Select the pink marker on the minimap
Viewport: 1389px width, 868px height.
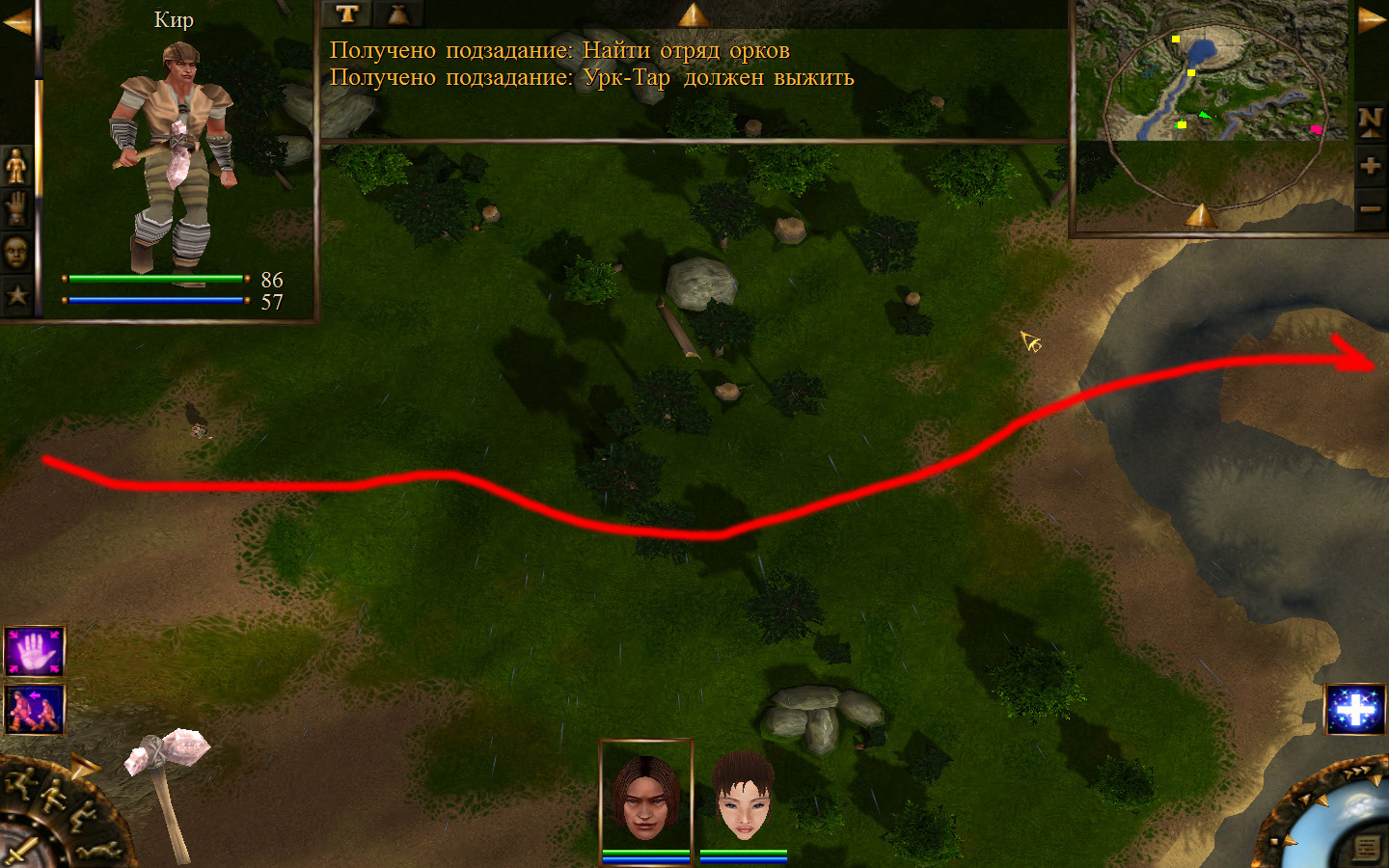pyautogui.click(x=1316, y=128)
